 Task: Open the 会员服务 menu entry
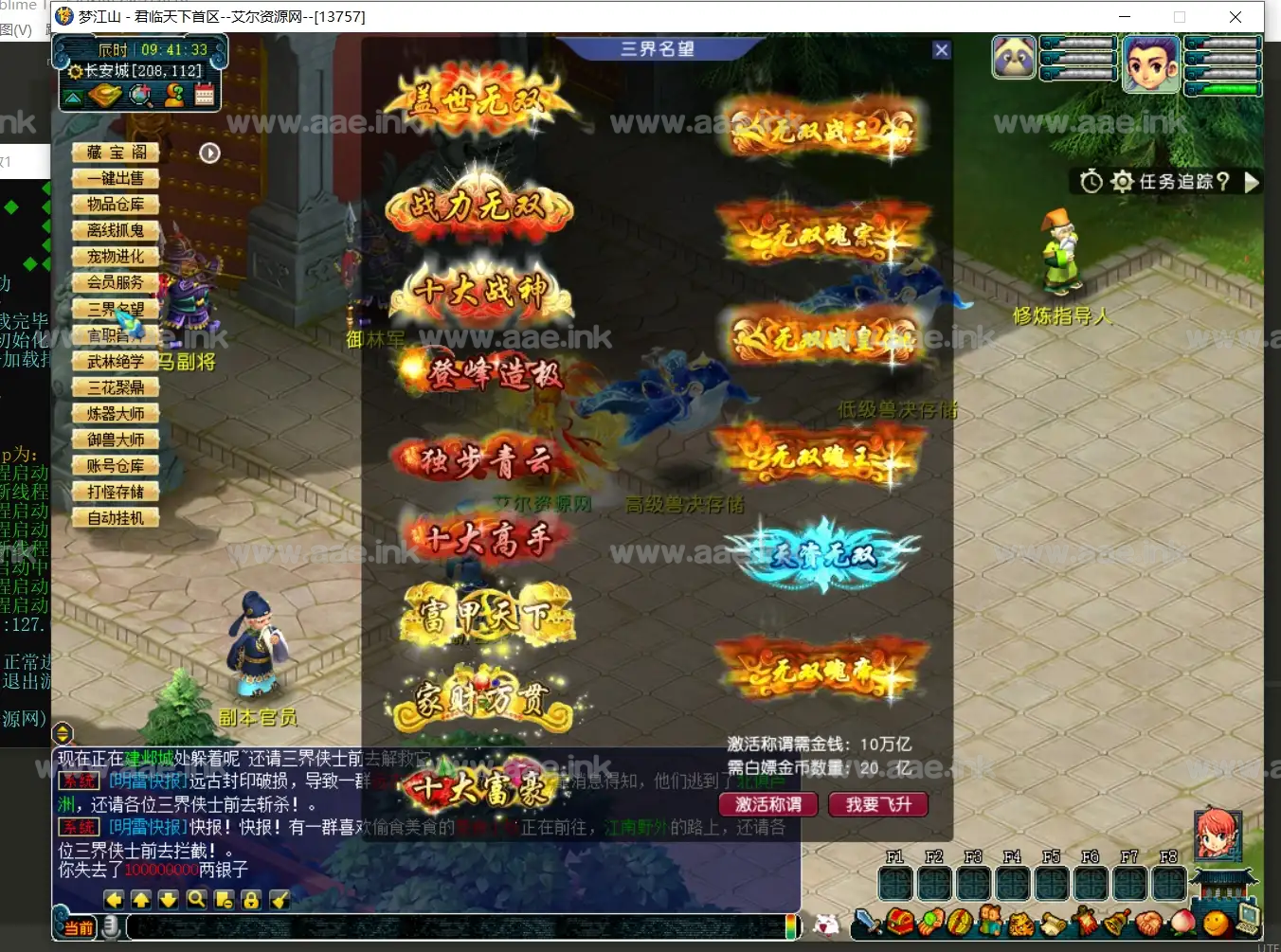[117, 282]
